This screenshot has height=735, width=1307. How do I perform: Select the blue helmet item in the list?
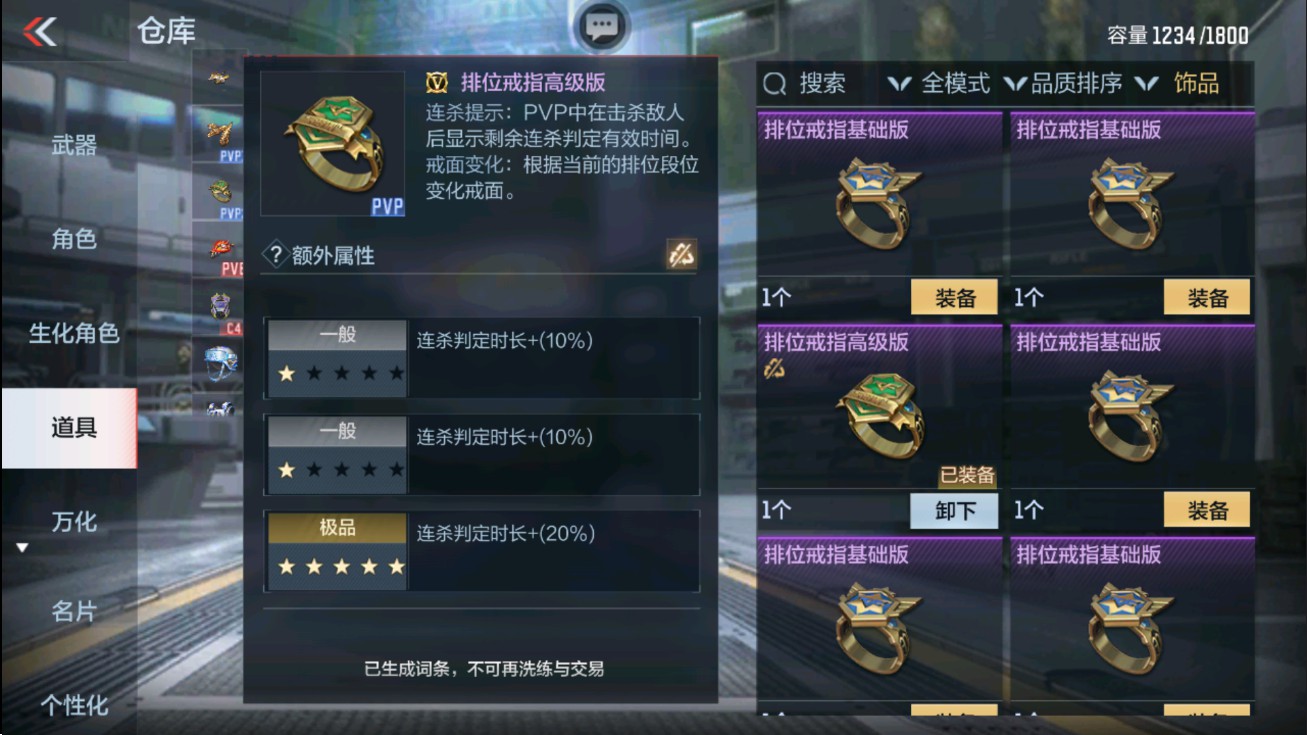(222, 362)
